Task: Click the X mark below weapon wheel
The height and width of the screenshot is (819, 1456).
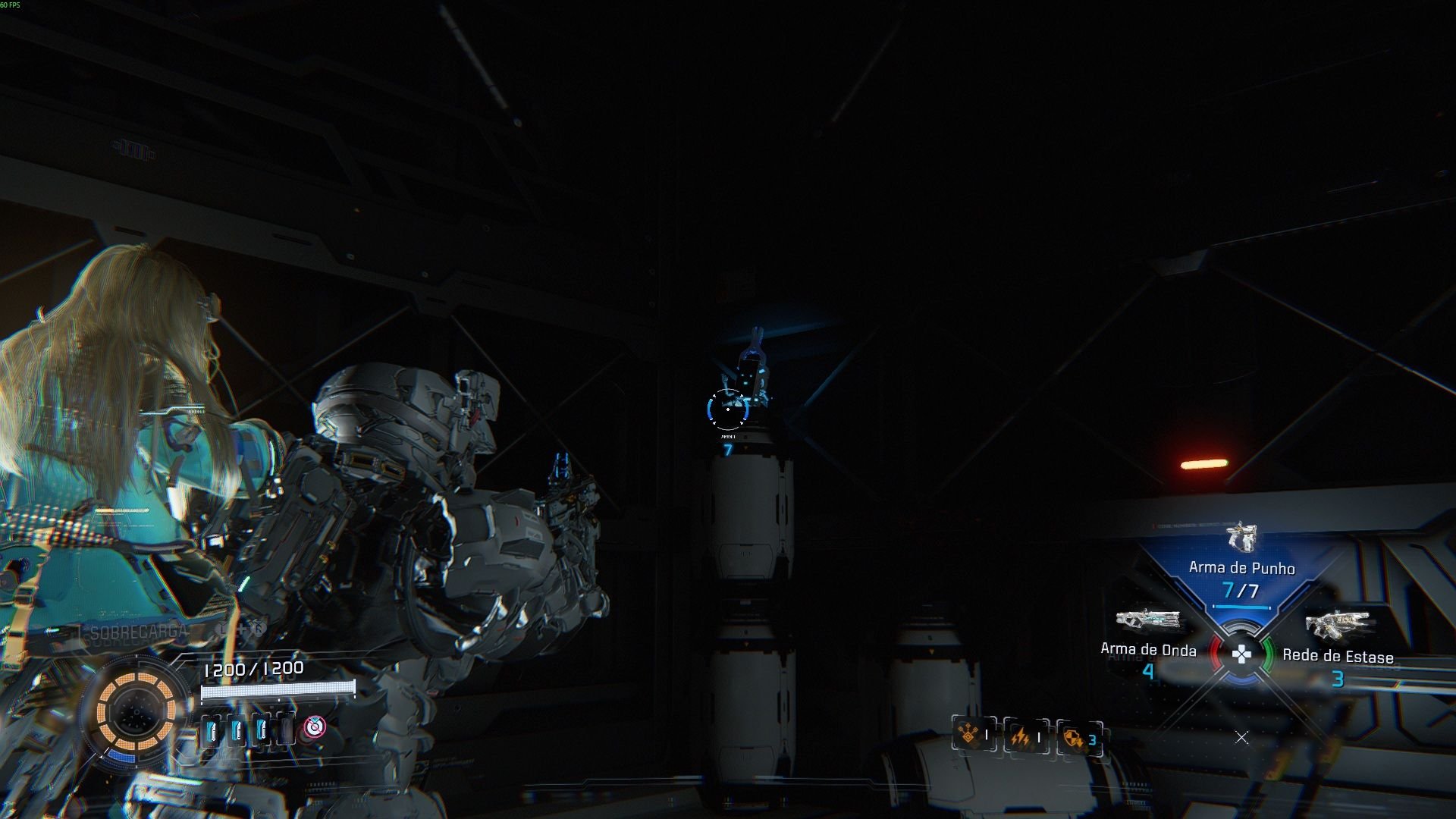Action: click(x=1241, y=737)
